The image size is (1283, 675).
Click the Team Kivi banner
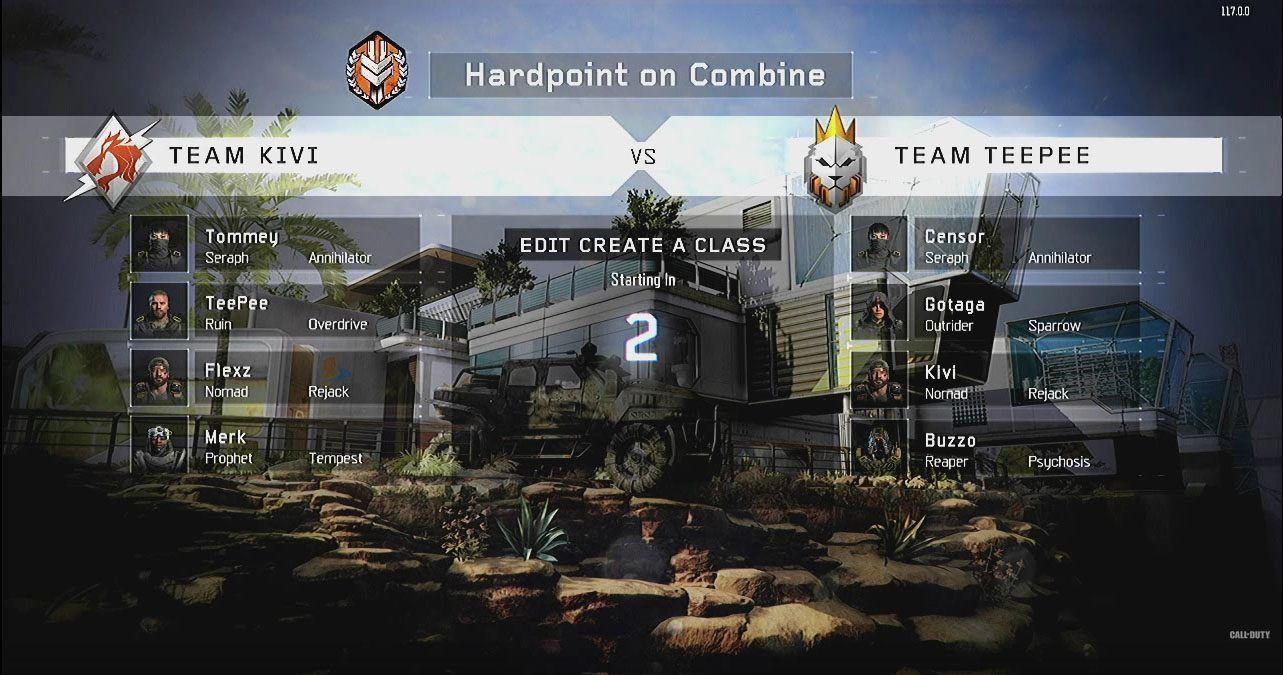click(x=340, y=155)
